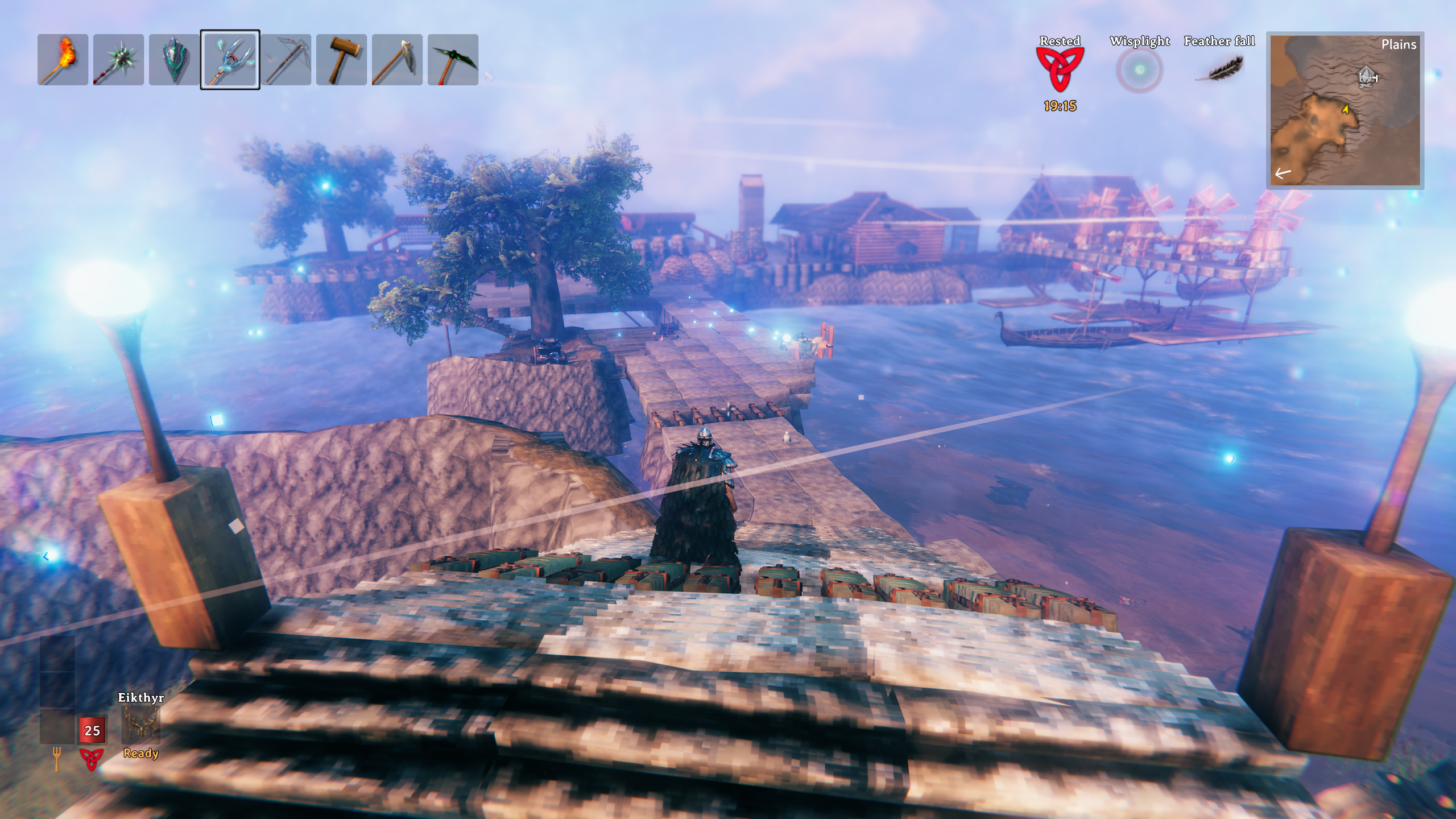Click the Wisplight status icon

1139,70
